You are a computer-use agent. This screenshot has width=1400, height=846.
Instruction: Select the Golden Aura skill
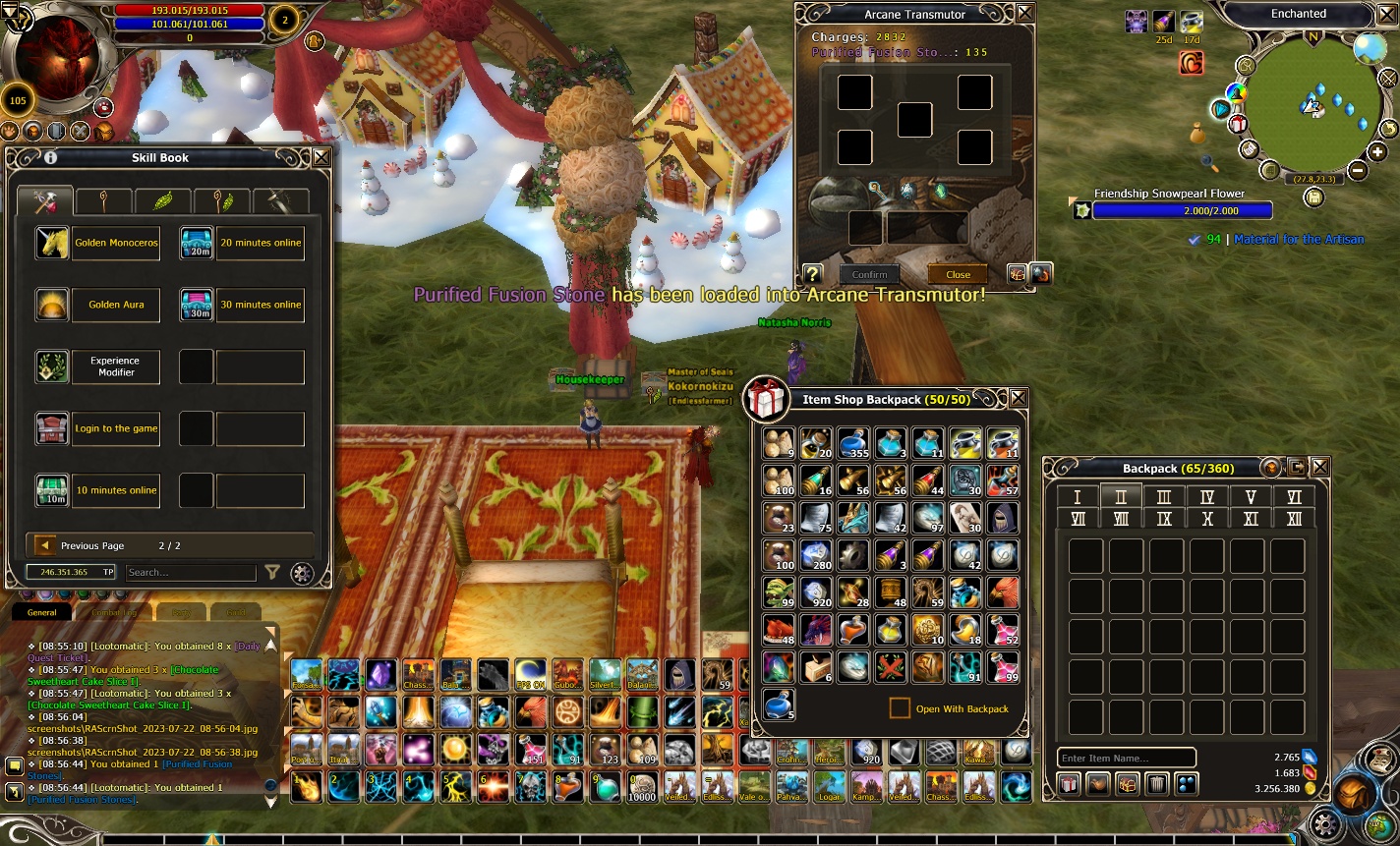pyautogui.click(x=116, y=305)
